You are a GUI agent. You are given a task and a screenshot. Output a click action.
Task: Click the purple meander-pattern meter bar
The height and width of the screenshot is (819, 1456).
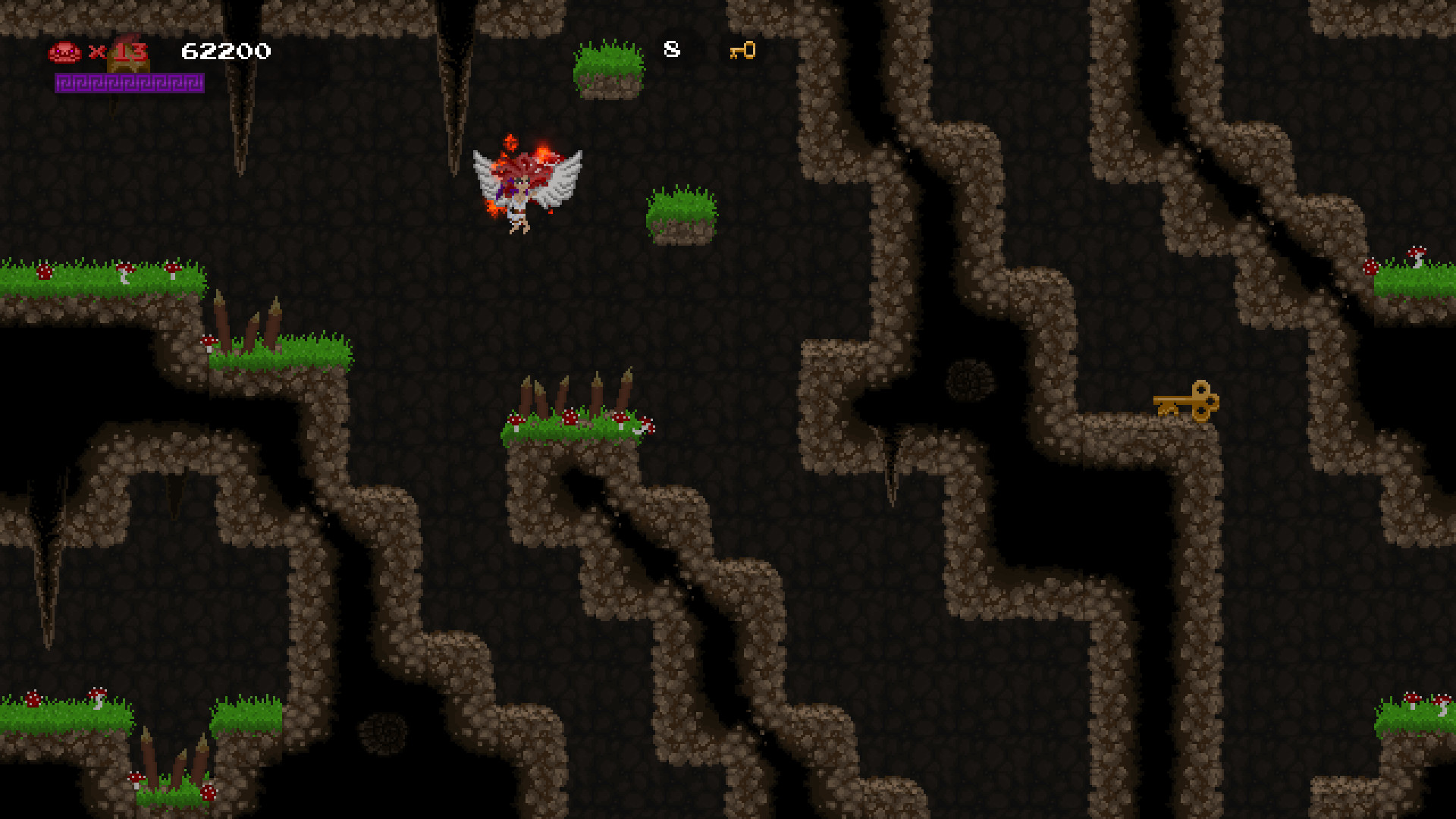129,83
